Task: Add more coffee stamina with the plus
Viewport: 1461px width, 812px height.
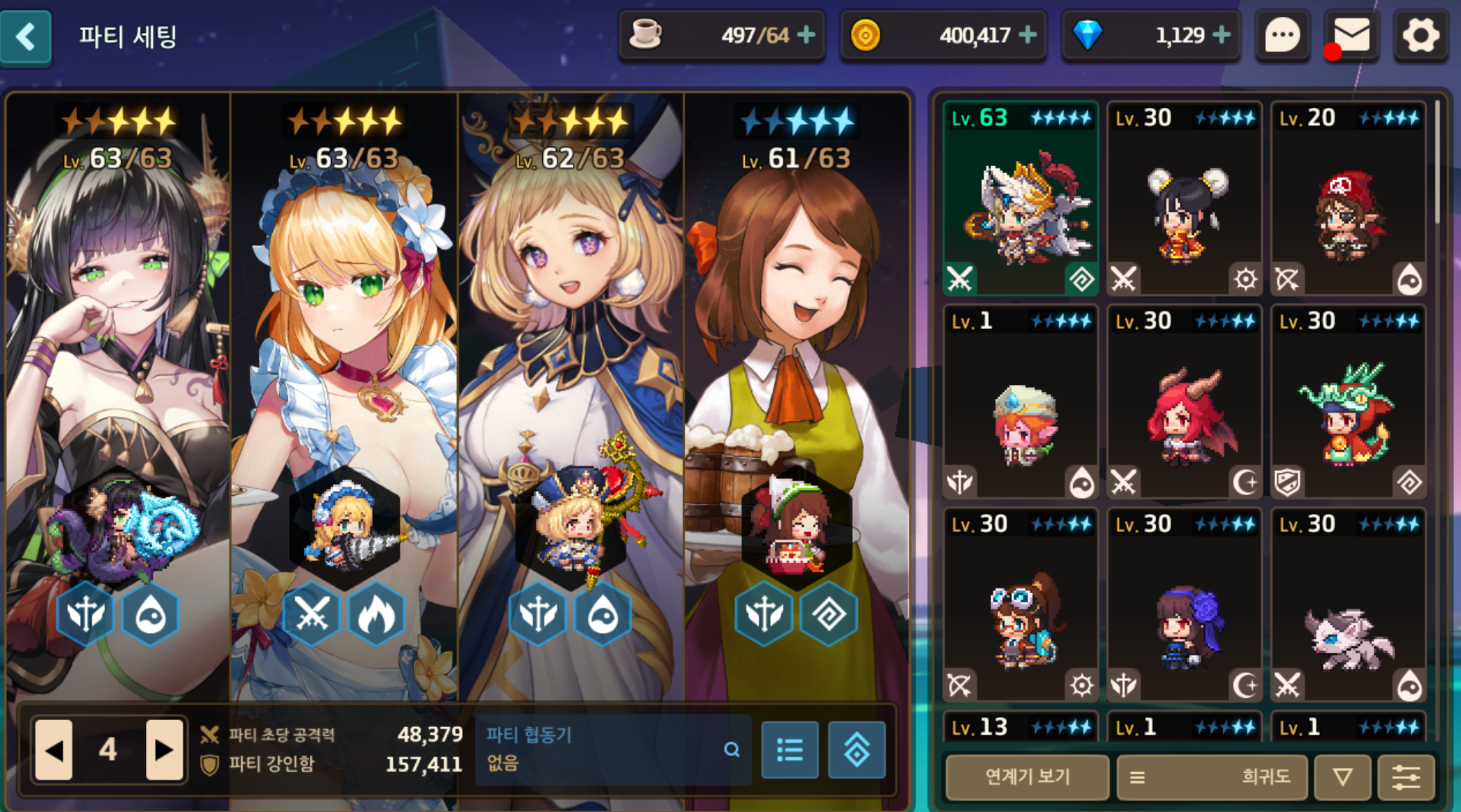Action: [807, 34]
